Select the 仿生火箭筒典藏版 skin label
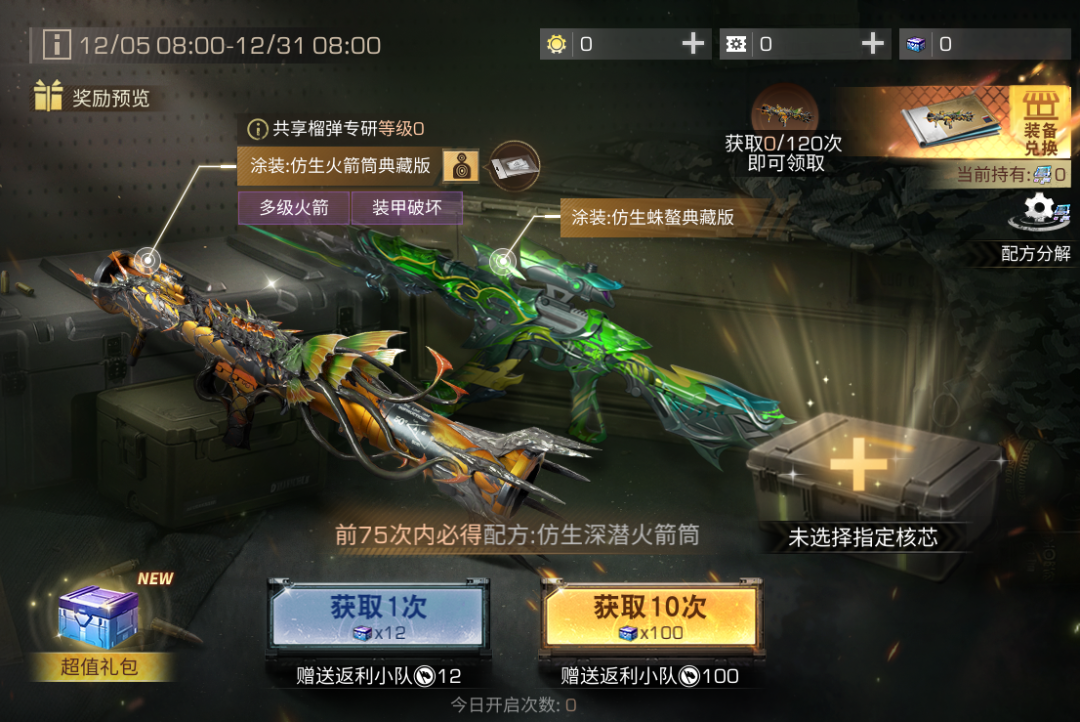 (338, 166)
